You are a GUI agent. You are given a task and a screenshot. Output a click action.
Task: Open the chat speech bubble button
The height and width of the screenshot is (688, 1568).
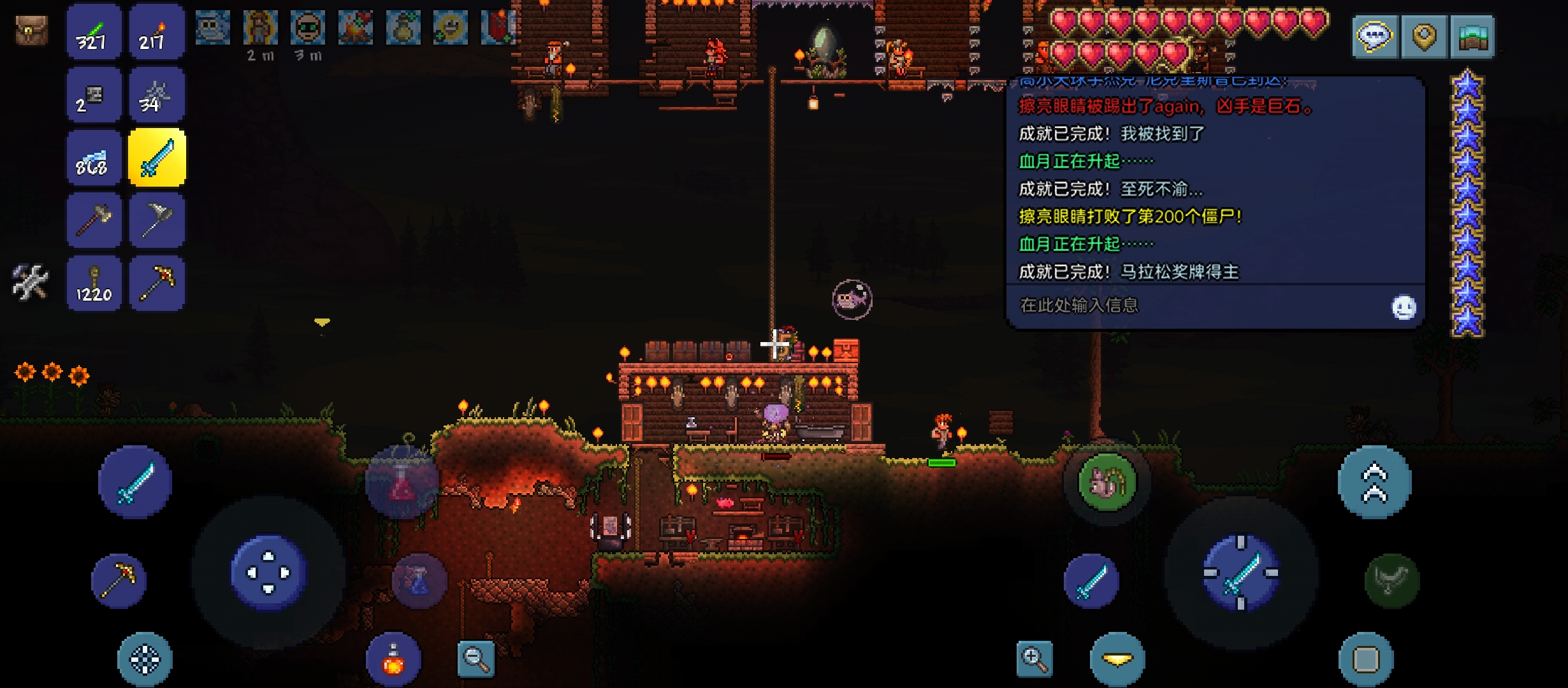point(1374,36)
